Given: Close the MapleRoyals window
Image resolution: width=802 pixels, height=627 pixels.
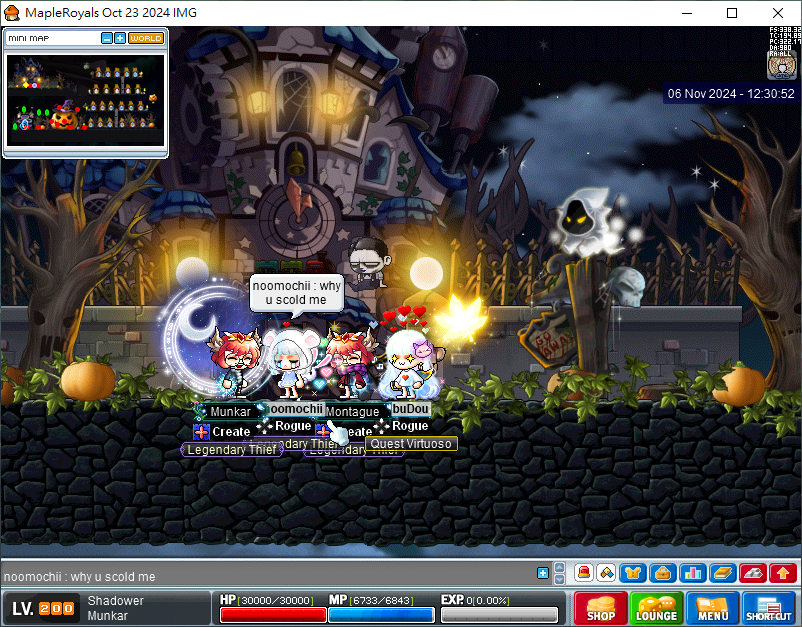Looking at the screenshot, I should 778,13.
